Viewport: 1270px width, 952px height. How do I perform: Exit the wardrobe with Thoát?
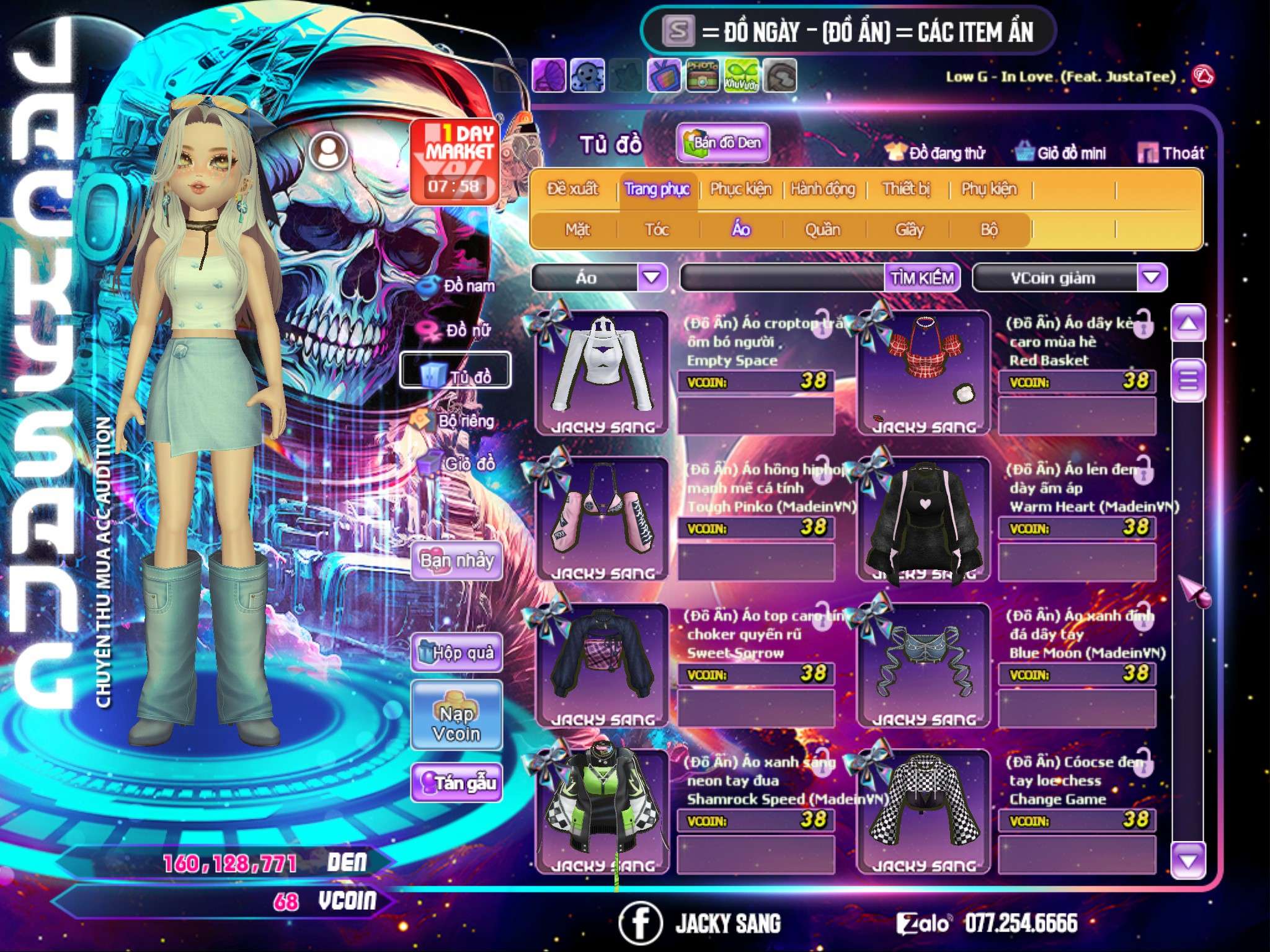click(x=1171, y=153)
